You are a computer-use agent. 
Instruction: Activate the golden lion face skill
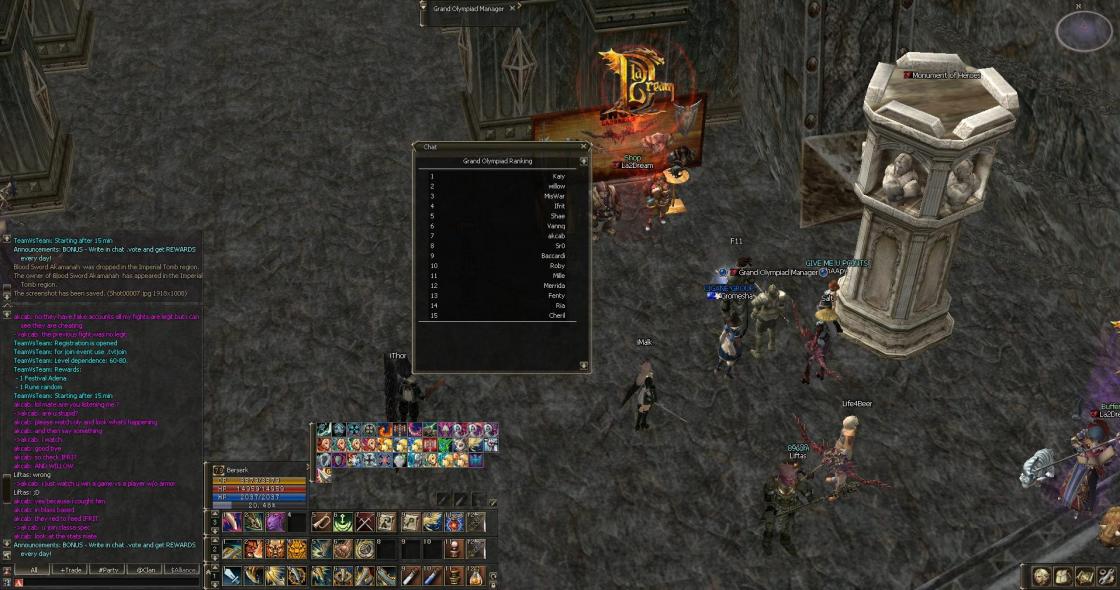point(297,549)
